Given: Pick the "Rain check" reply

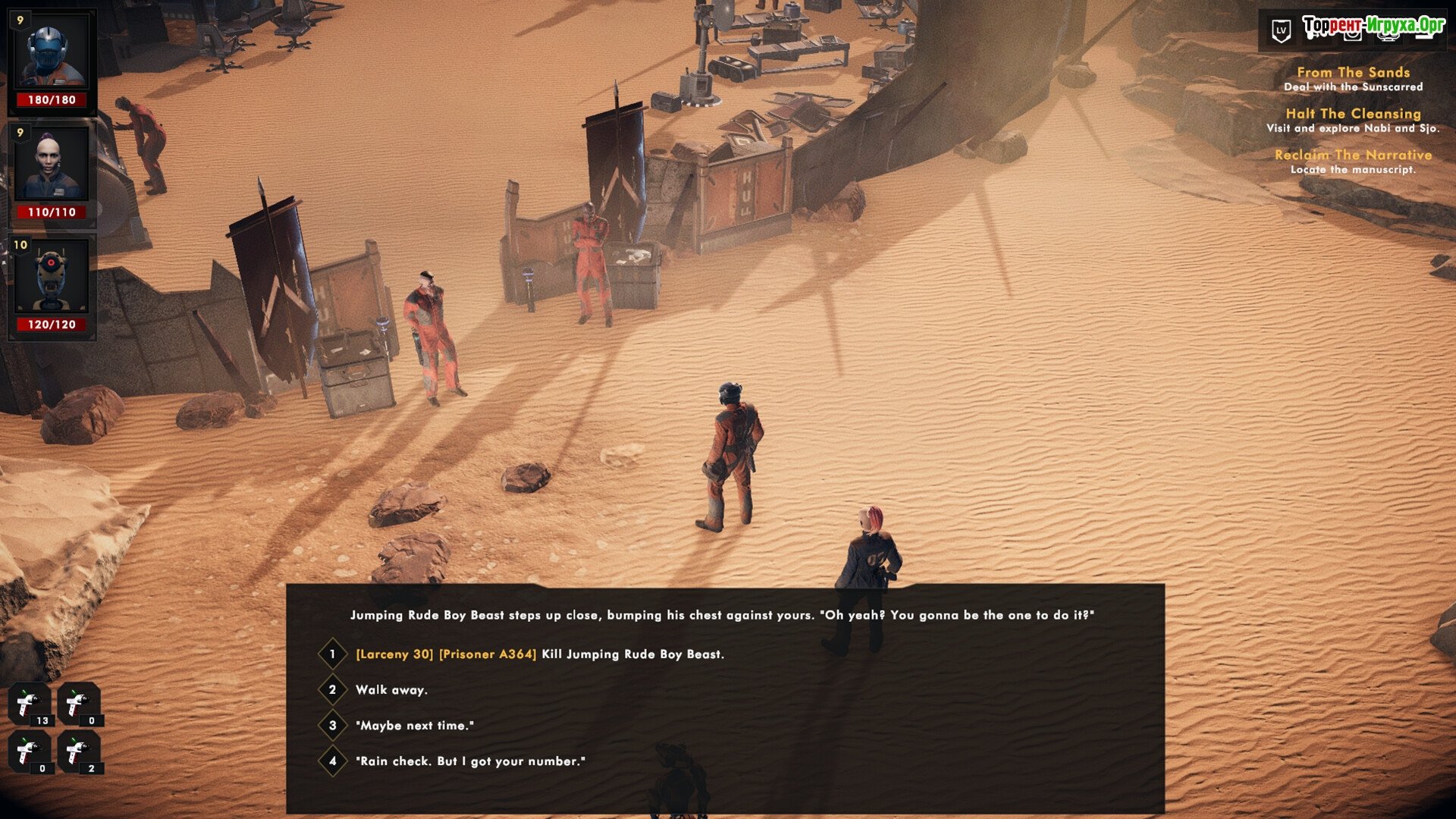Looking at the screenshot, I should point(470,761).
